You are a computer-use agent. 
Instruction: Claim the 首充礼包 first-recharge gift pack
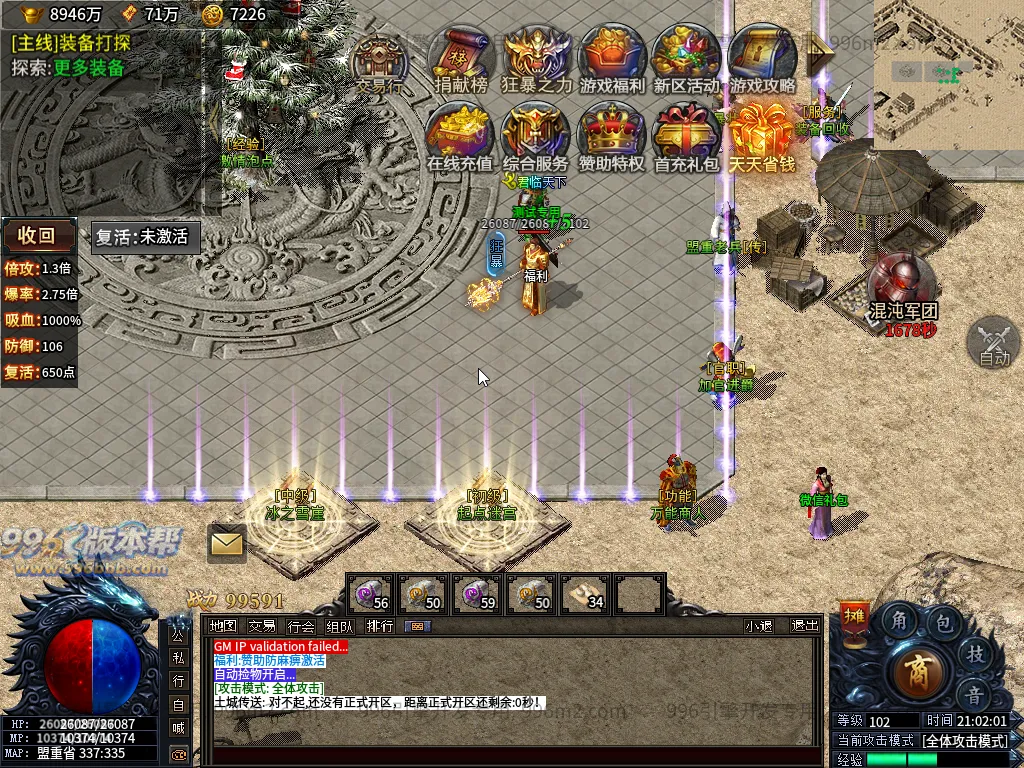687,137
